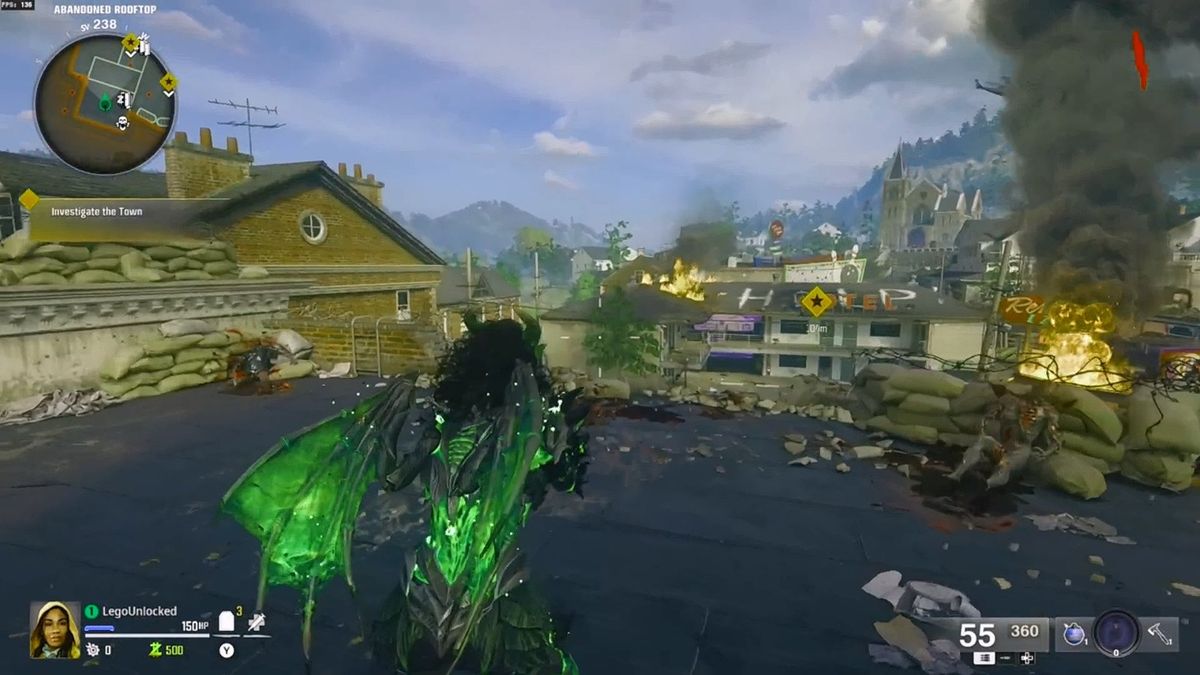The height and width of the screenshot is (675, 1200).
Task: Select the green Essence currency icon
Action: tap(155, 650)
